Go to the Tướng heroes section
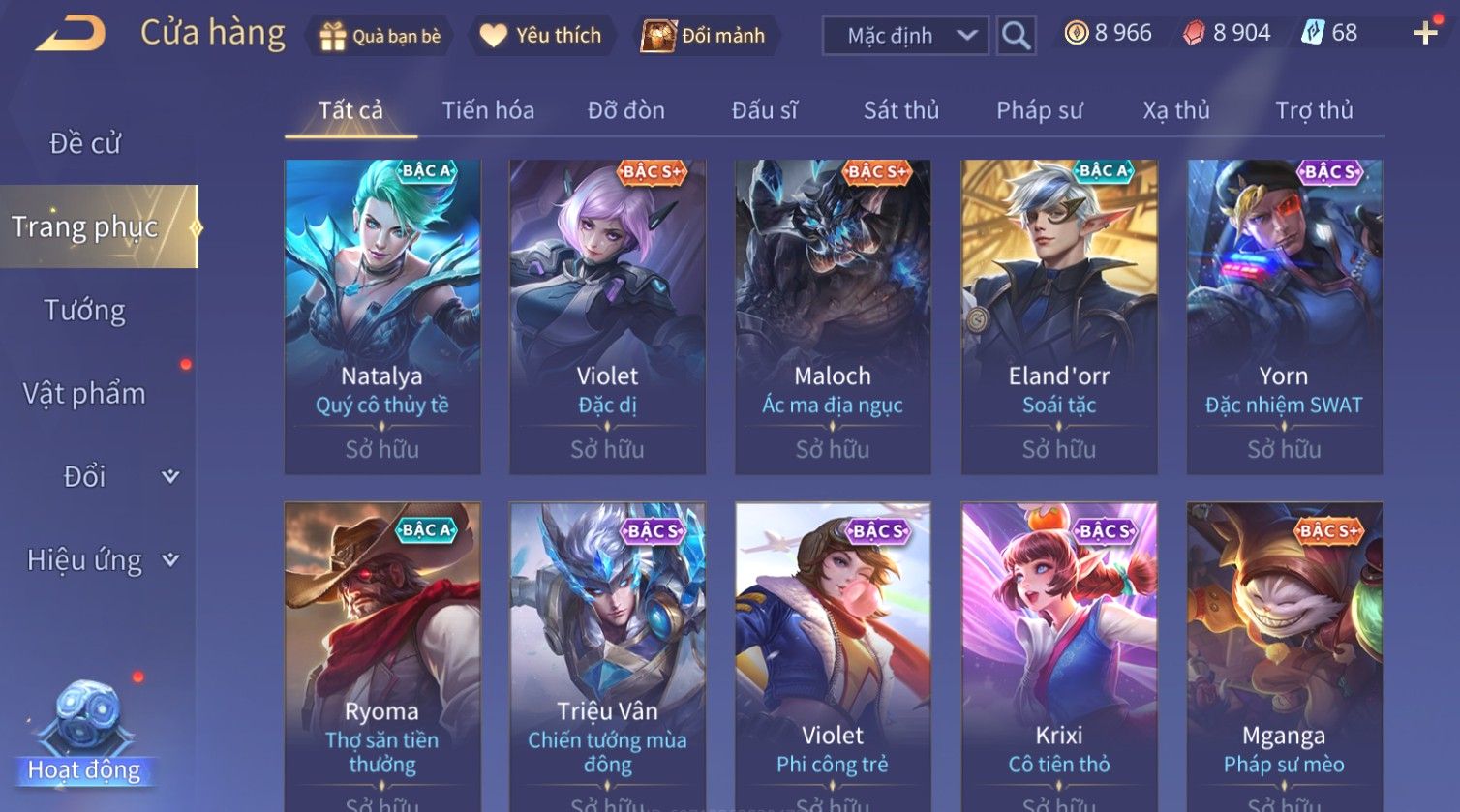Viewport: 1460px width, 812px height. 85,310
